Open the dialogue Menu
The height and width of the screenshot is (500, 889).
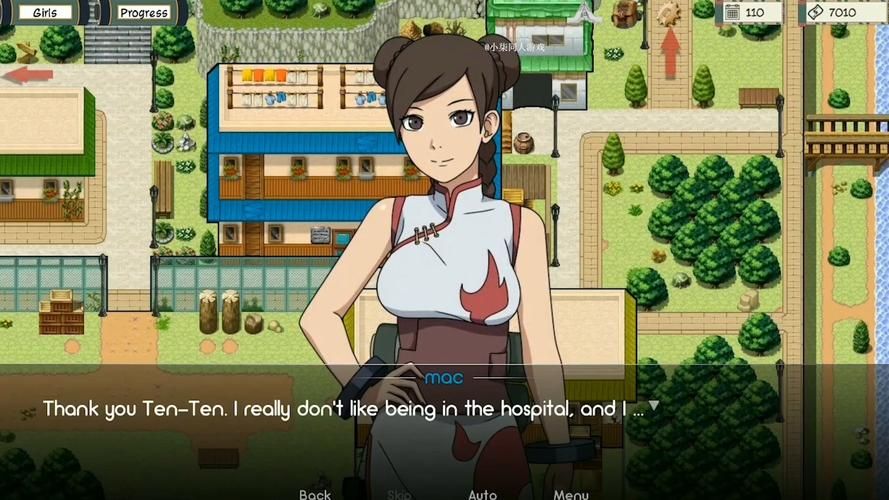[571, 494]
